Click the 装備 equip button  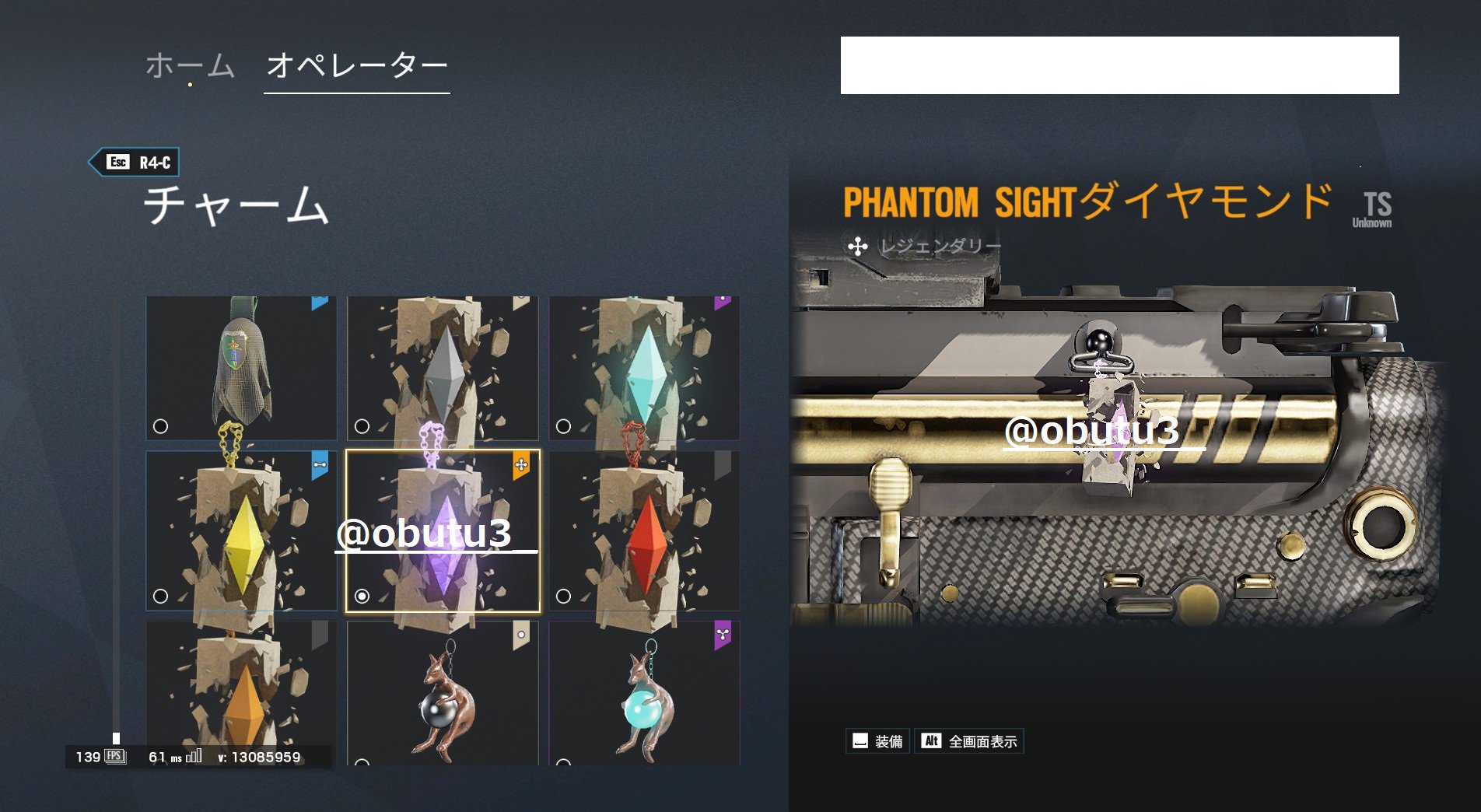(877, 741)
